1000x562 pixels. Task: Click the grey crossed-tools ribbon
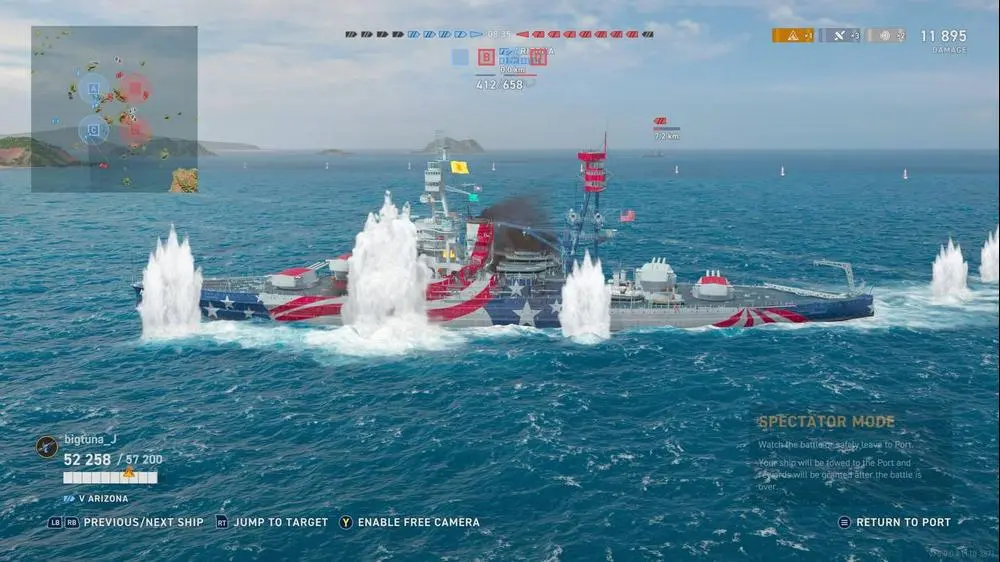click(x=839, y=35)
